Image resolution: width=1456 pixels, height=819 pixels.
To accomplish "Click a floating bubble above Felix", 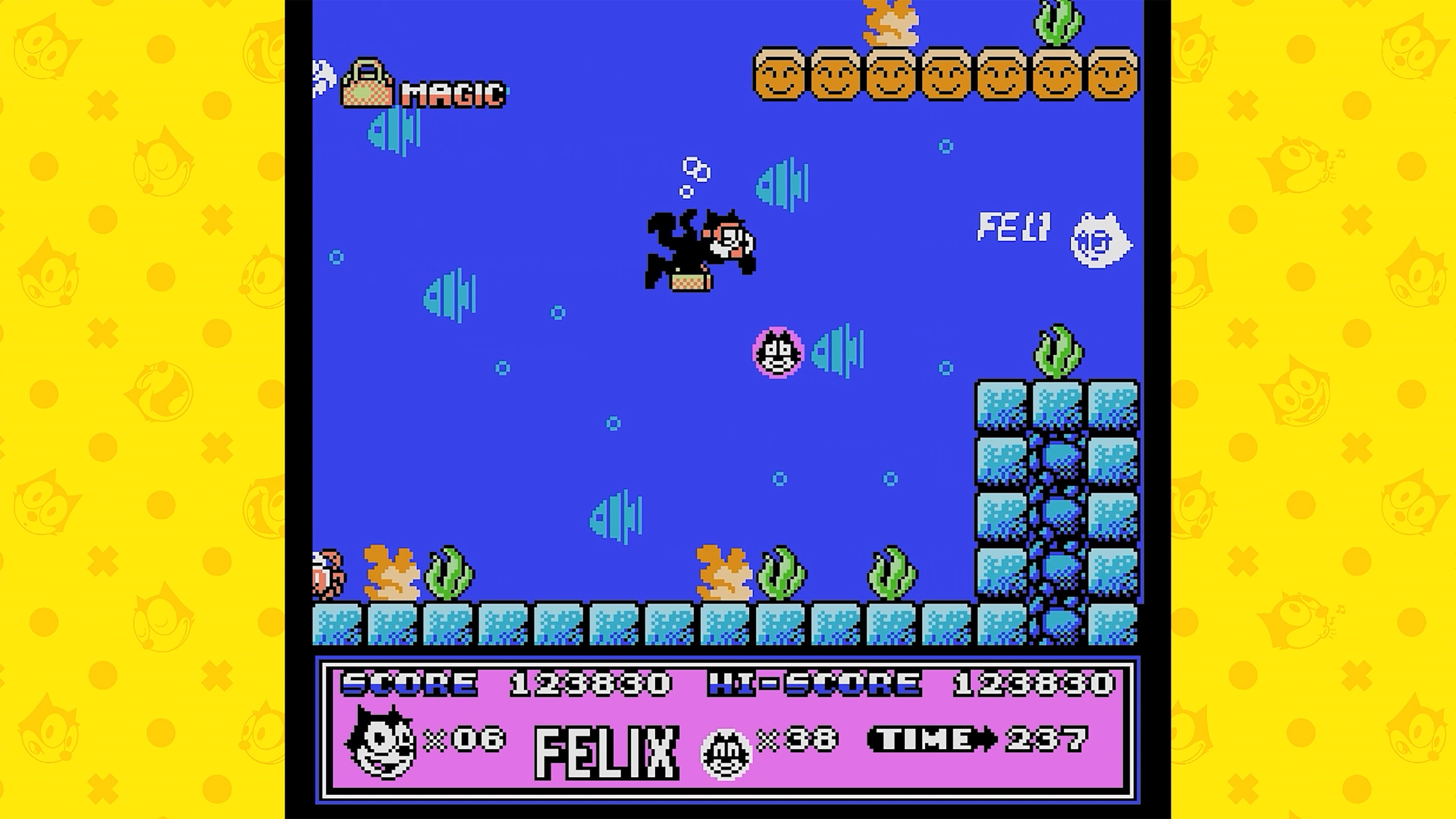I will click(695, 168).
